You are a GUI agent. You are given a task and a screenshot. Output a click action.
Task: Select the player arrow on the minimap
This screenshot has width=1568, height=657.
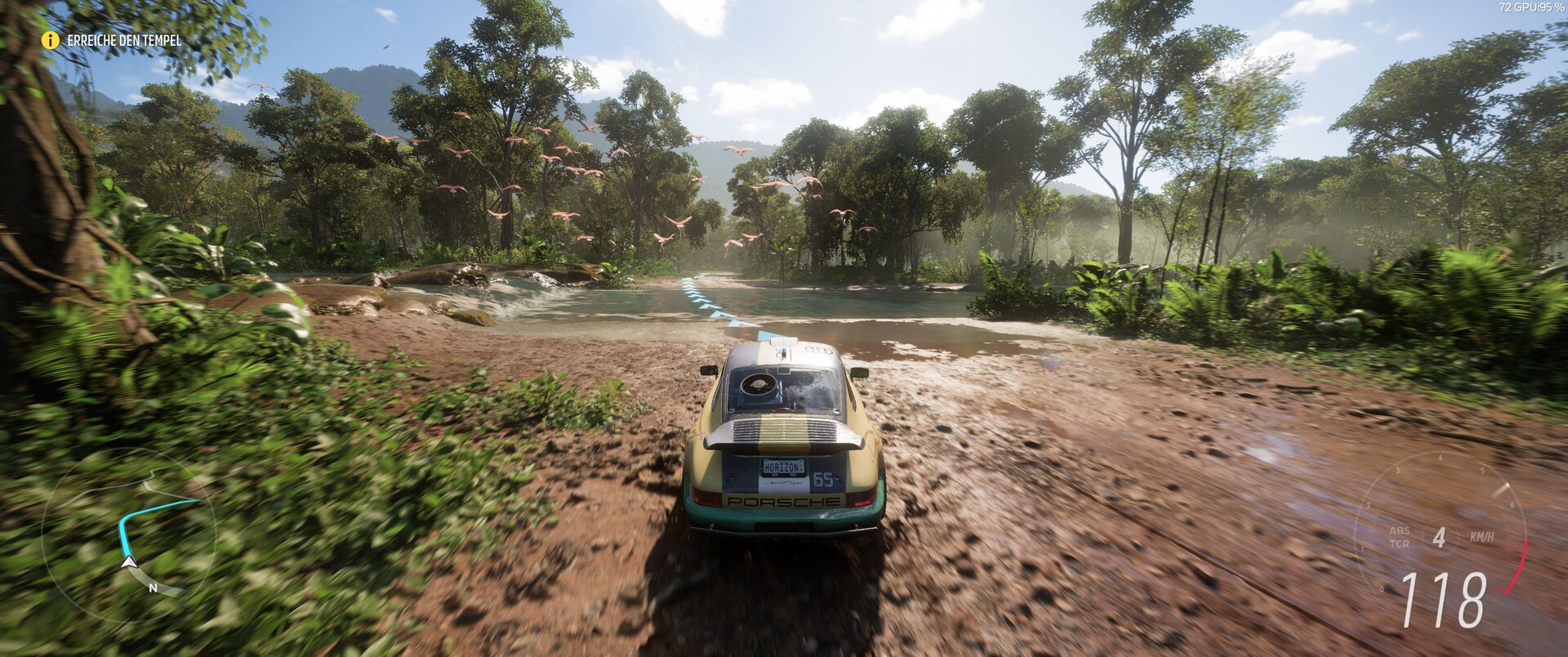pyautogui.click(x=128, y=562)
